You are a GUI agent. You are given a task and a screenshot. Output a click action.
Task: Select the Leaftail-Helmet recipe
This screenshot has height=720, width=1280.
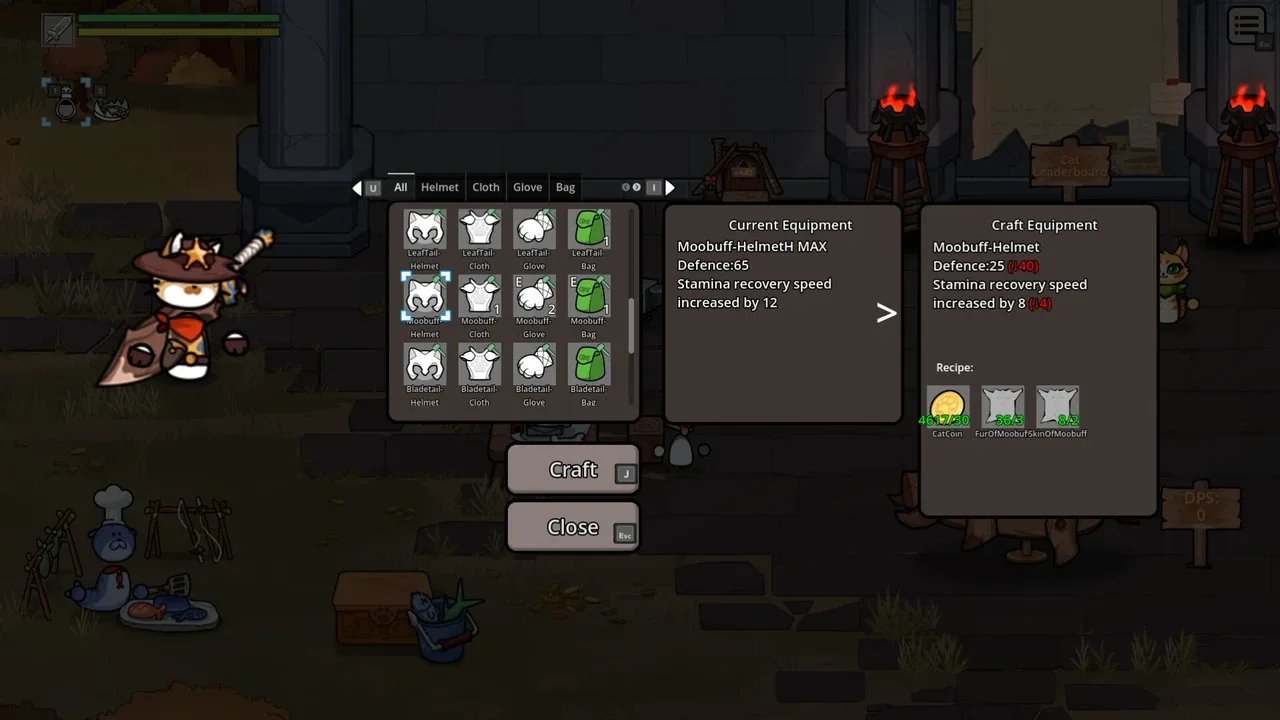pos(425,229)
